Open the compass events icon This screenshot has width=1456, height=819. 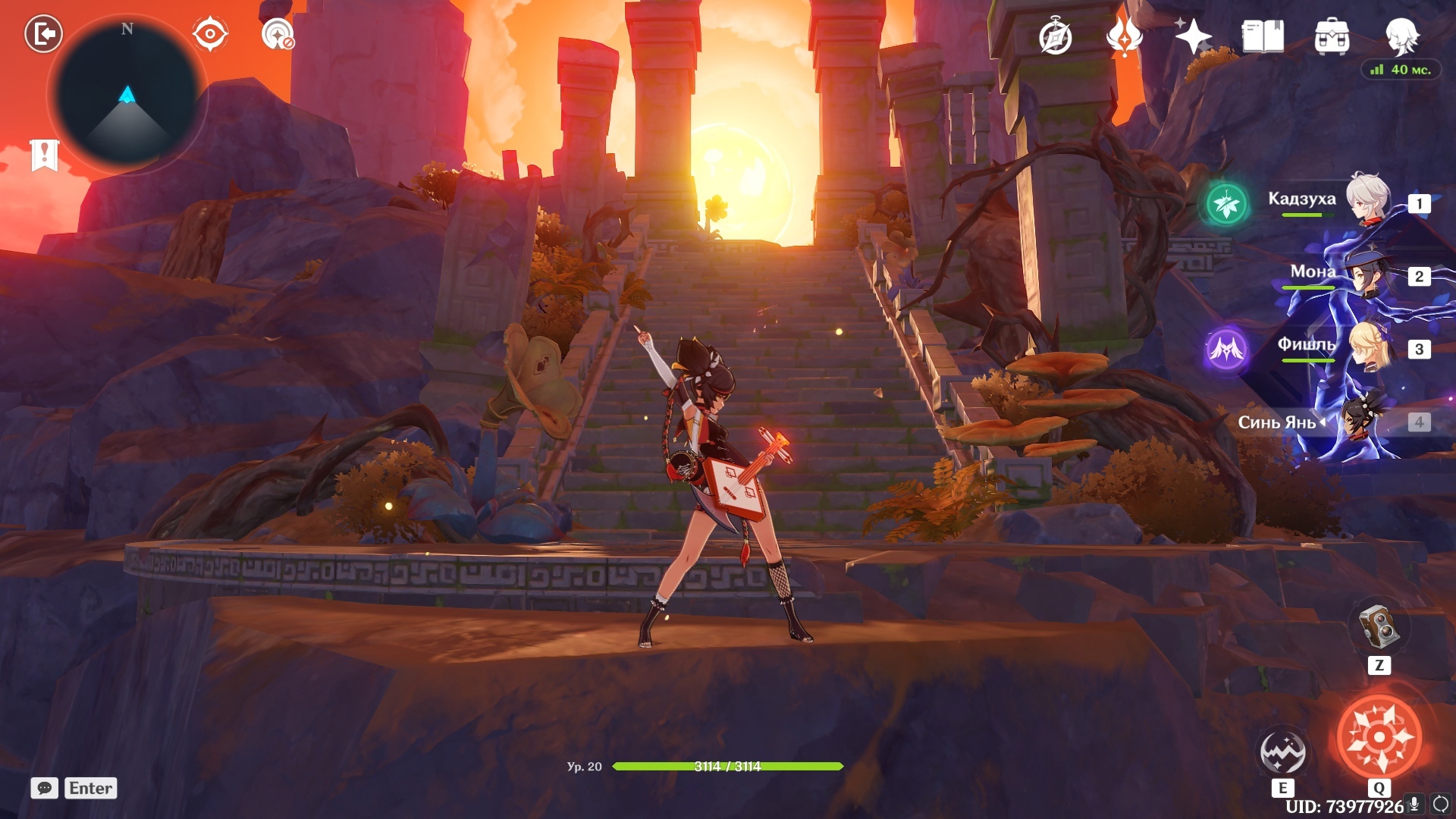tap(1055, 37)
